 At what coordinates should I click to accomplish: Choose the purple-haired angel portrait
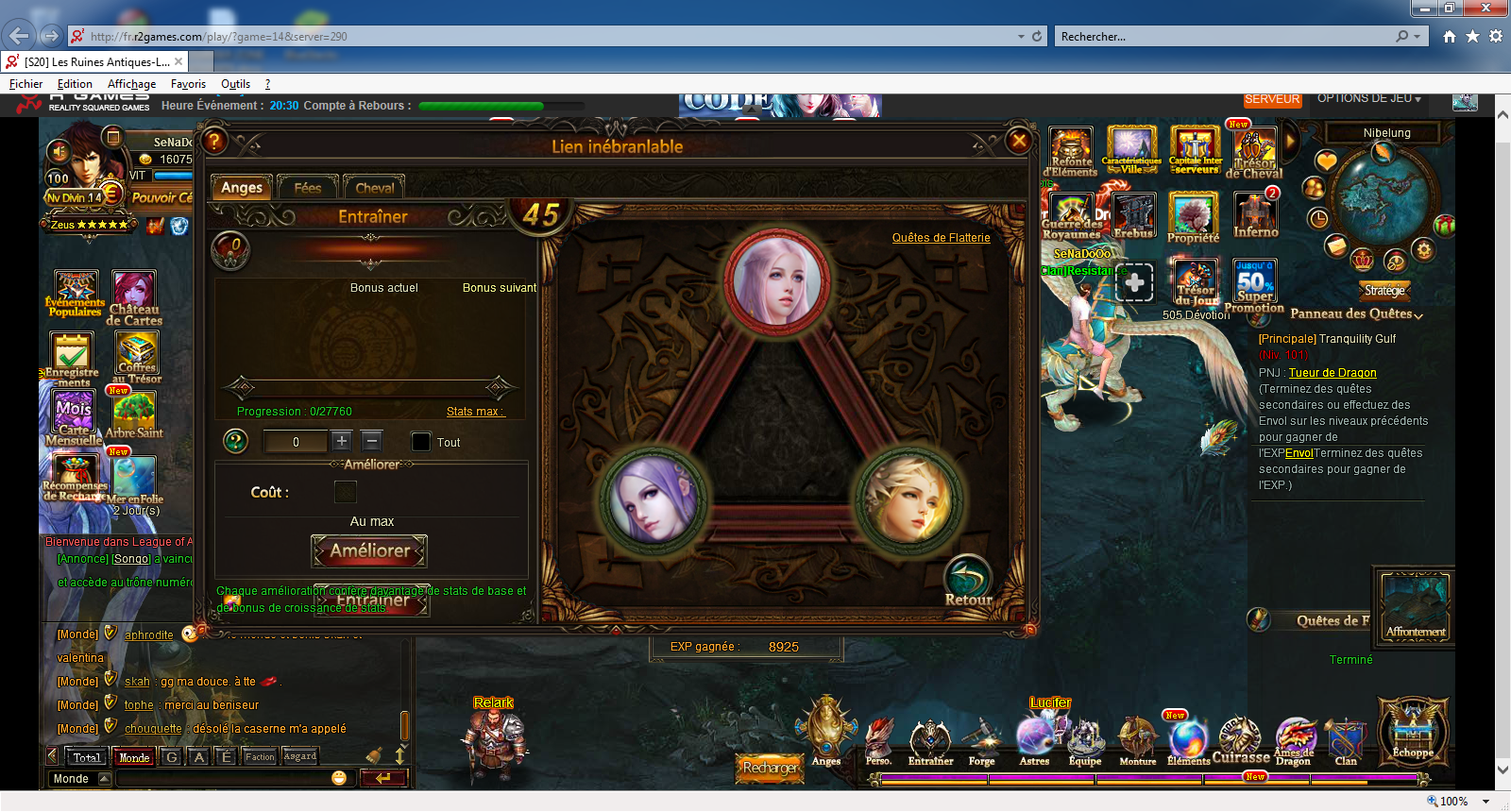(x=654, y=499)
